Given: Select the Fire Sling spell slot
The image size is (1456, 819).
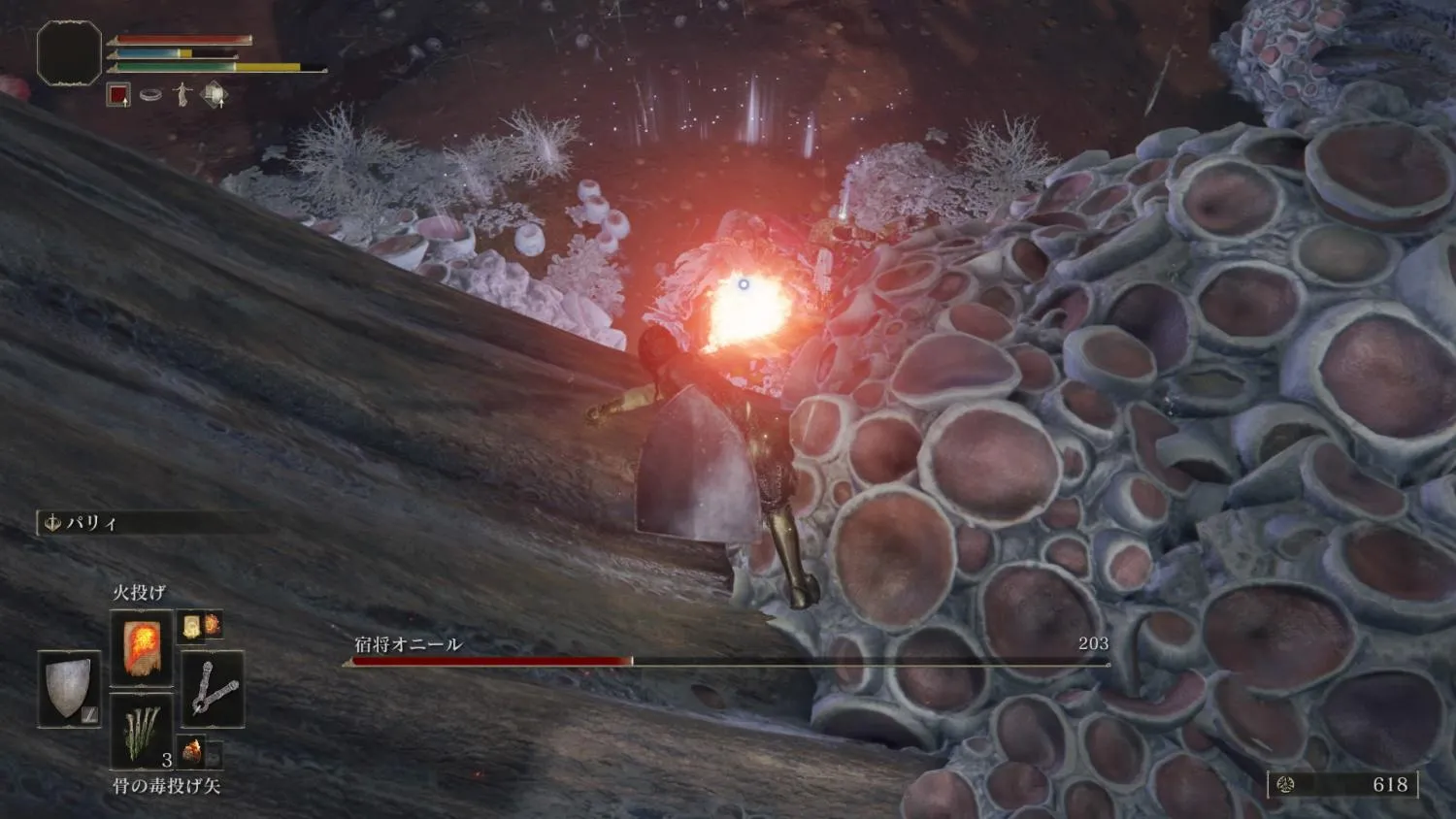Looking at the screenshot, I should click(141, 647).
